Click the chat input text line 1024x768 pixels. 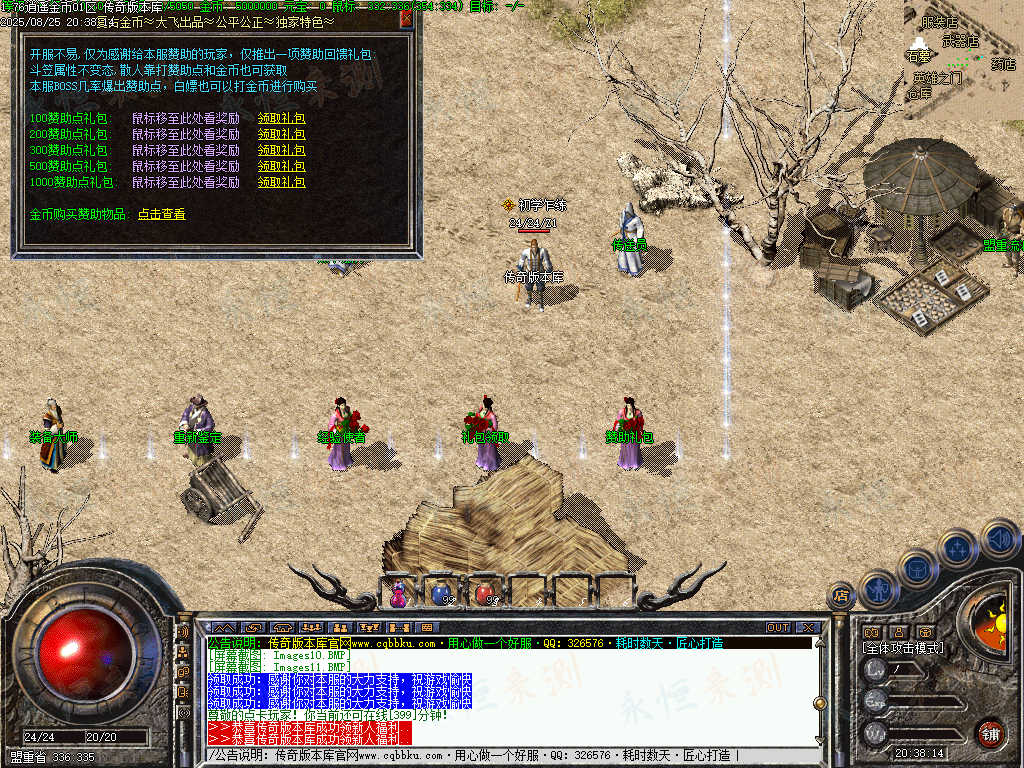500,756
